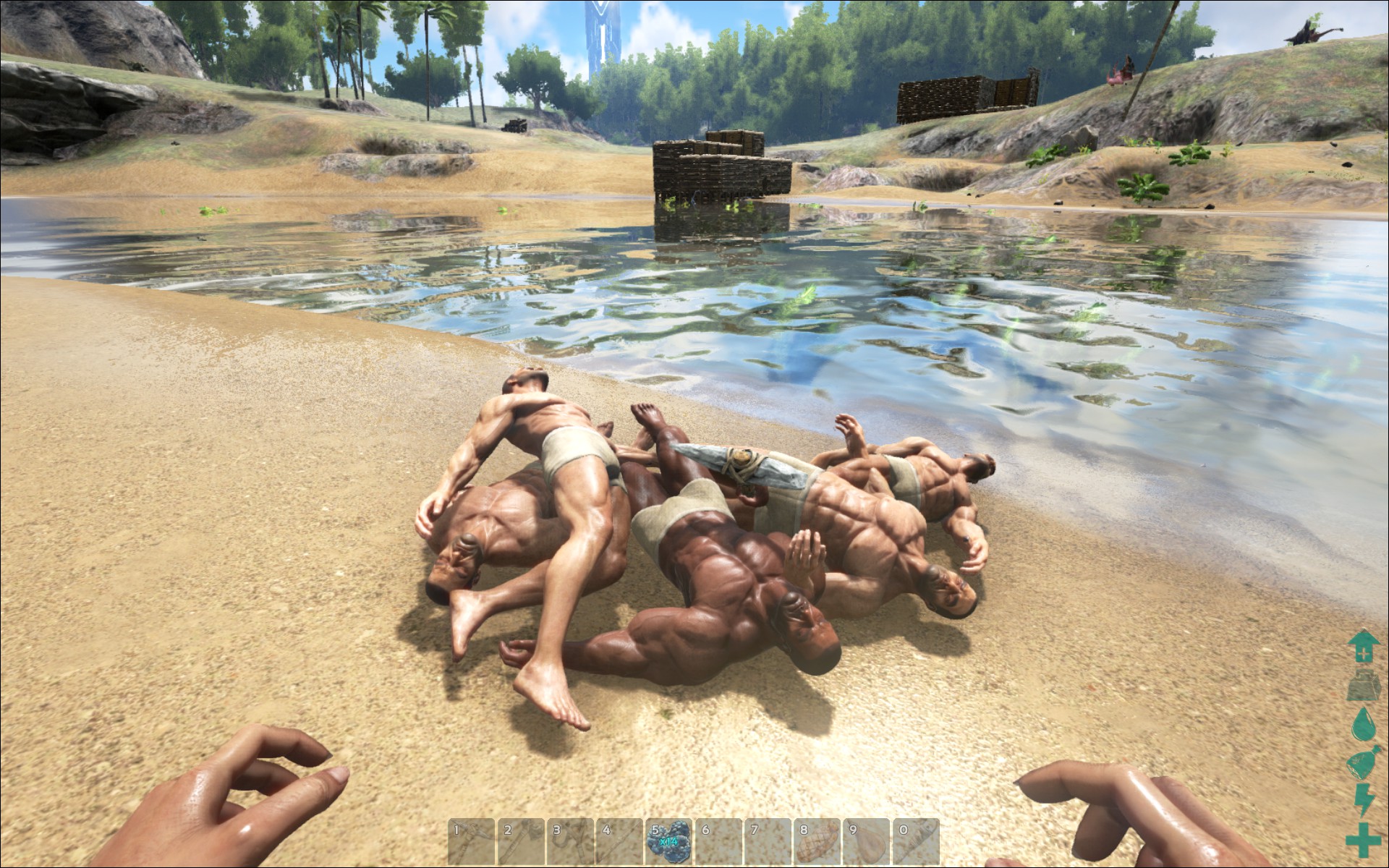The height and width of the screenshot is (868, 1389).
Task: Select the spear in hotbar slot 4
Action: [619, 842]
